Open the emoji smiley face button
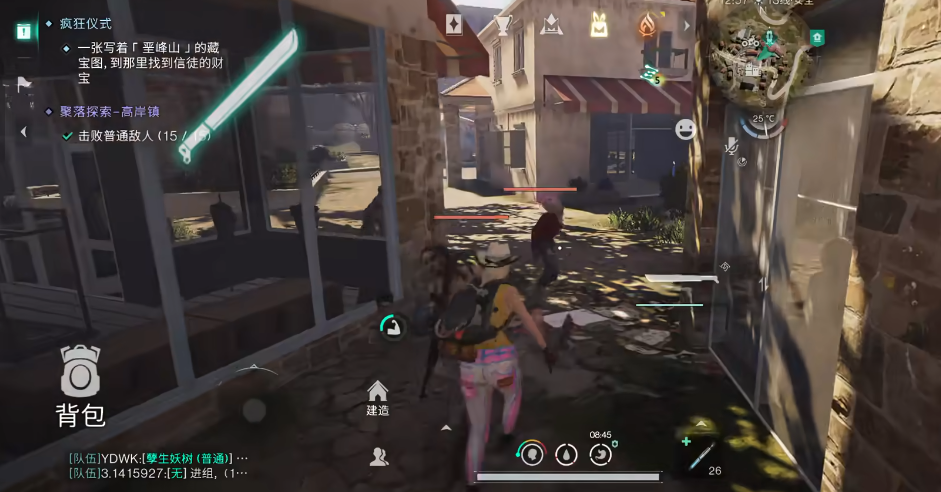 [685, 129]
